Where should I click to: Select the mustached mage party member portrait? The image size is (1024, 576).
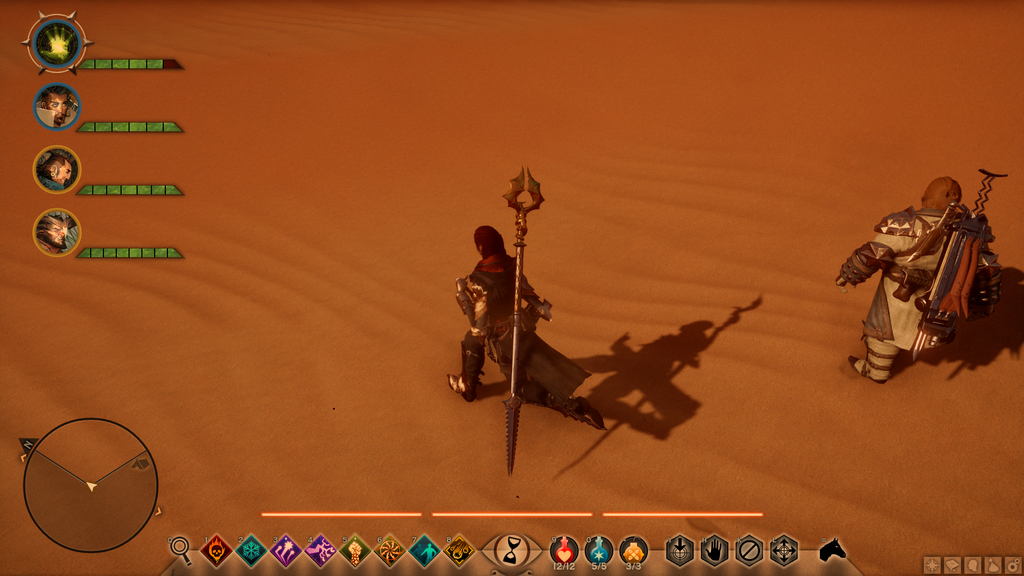click(x=56, y=107)
